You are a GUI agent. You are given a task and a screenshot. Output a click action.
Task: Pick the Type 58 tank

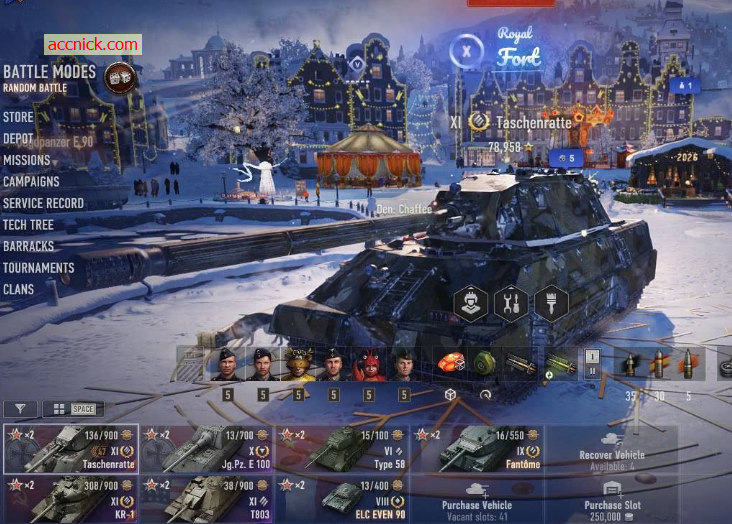[x=342, y=449]
